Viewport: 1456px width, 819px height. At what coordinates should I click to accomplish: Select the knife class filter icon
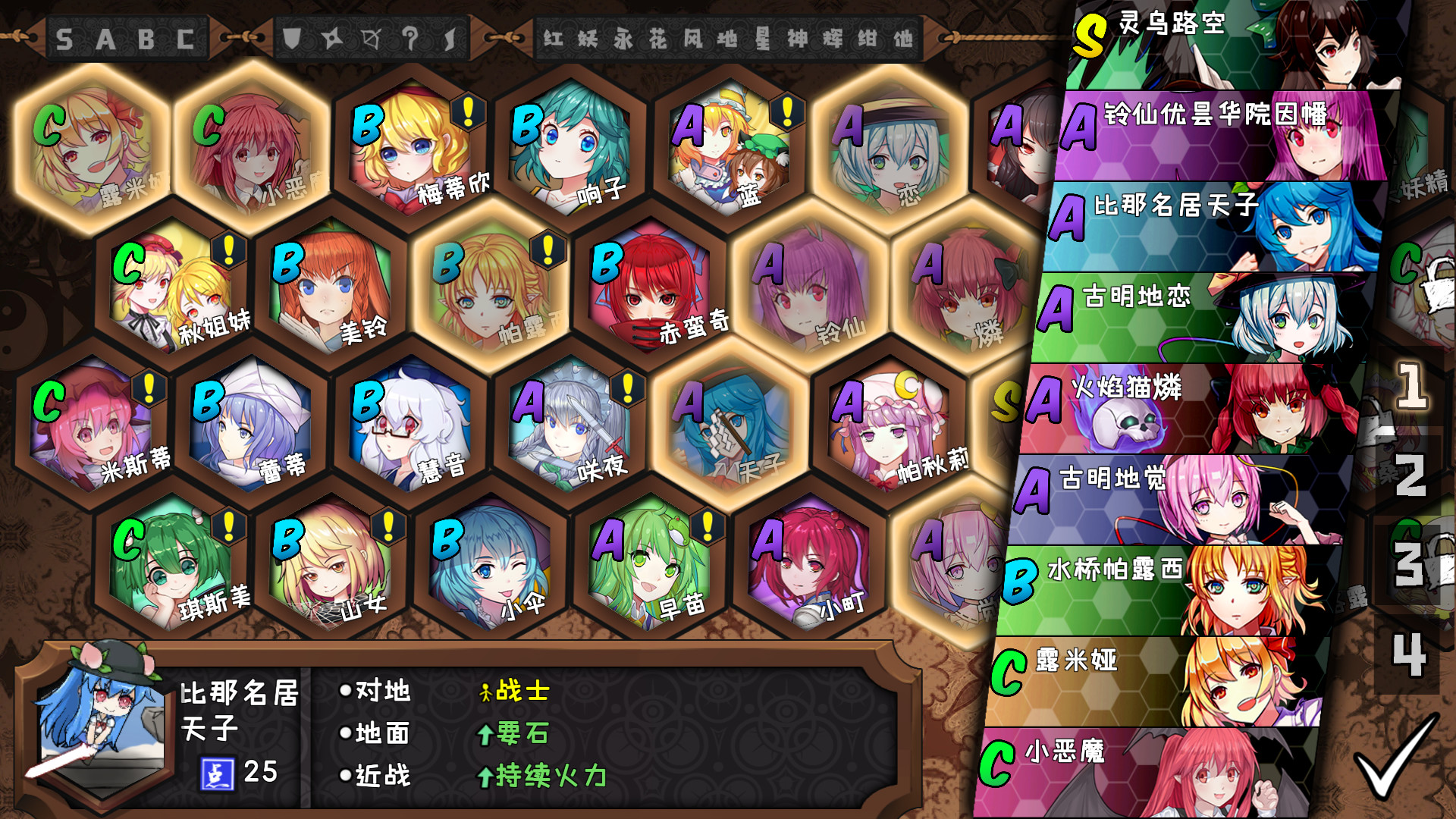click(449, 35)
